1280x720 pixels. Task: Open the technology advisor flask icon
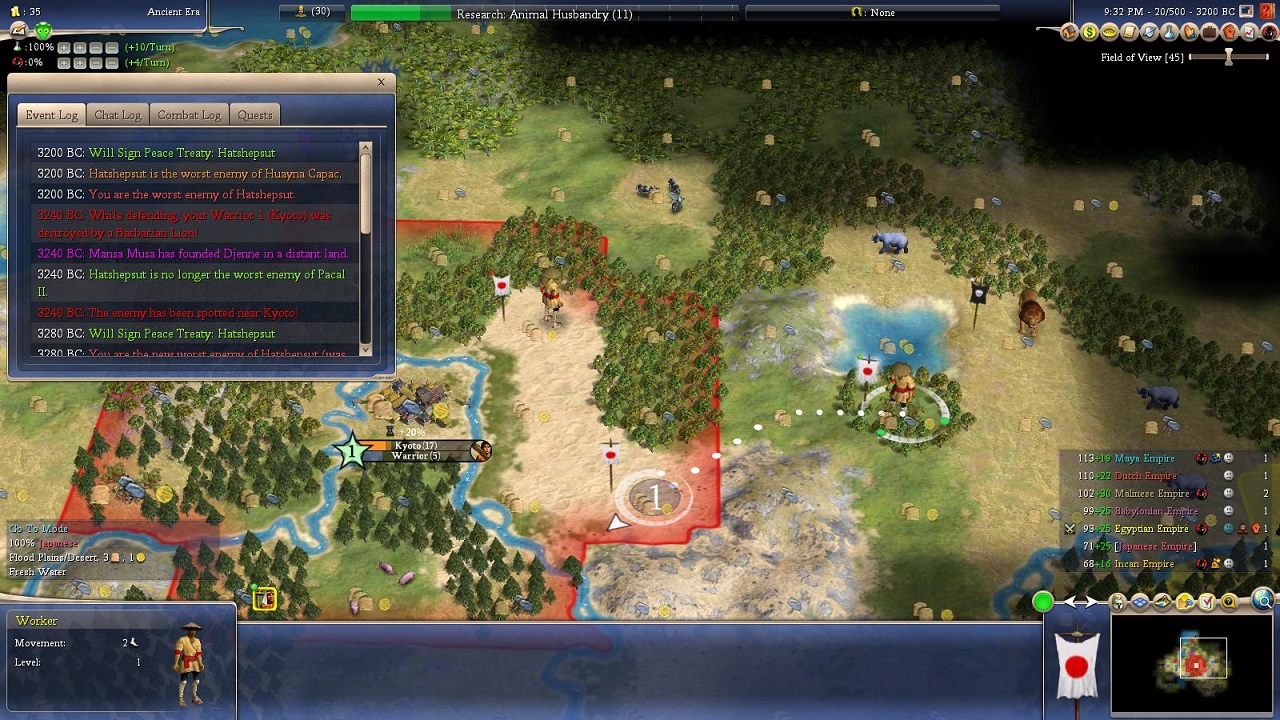pos(1169,33)
